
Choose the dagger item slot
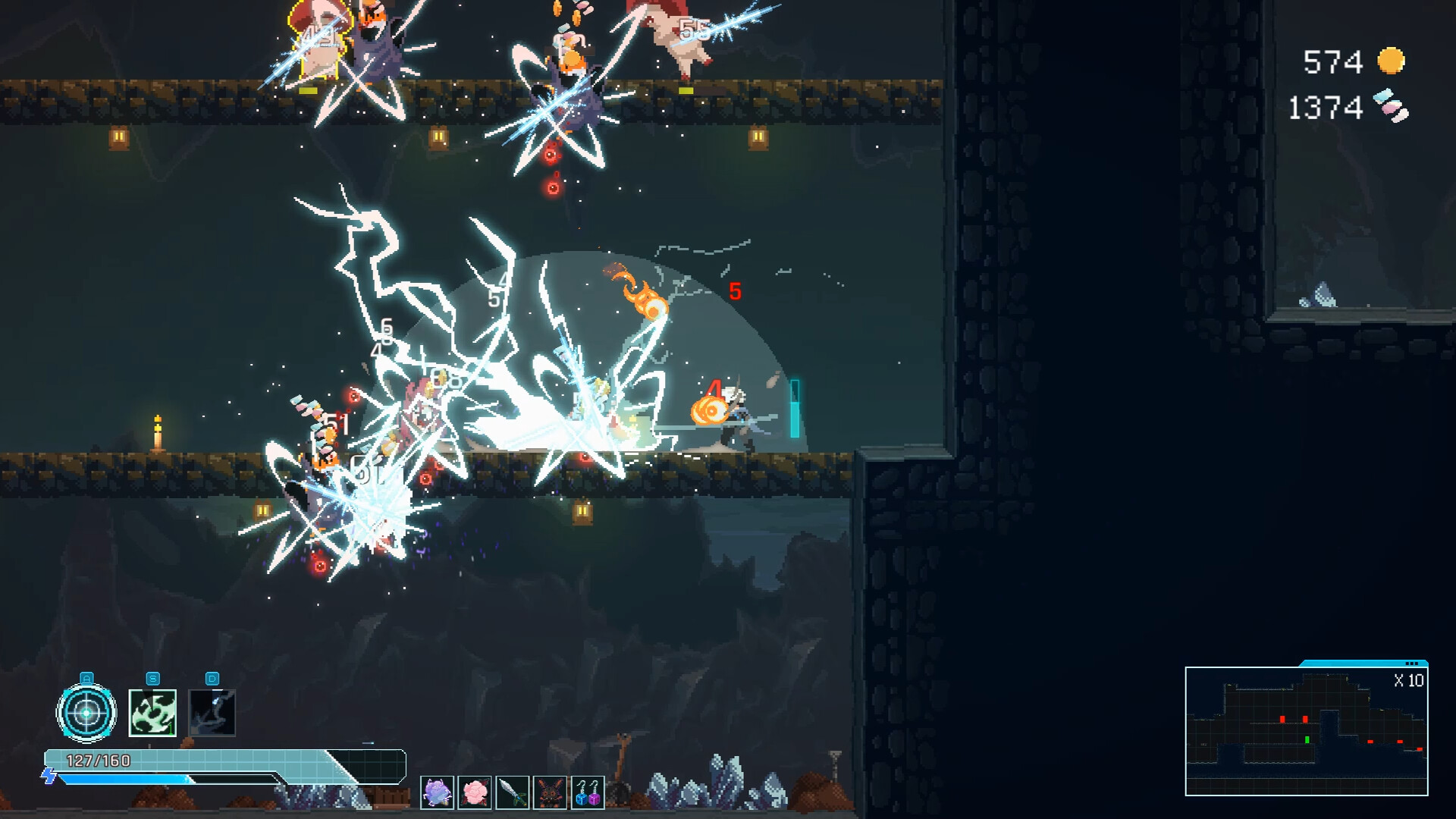[512, 792]
